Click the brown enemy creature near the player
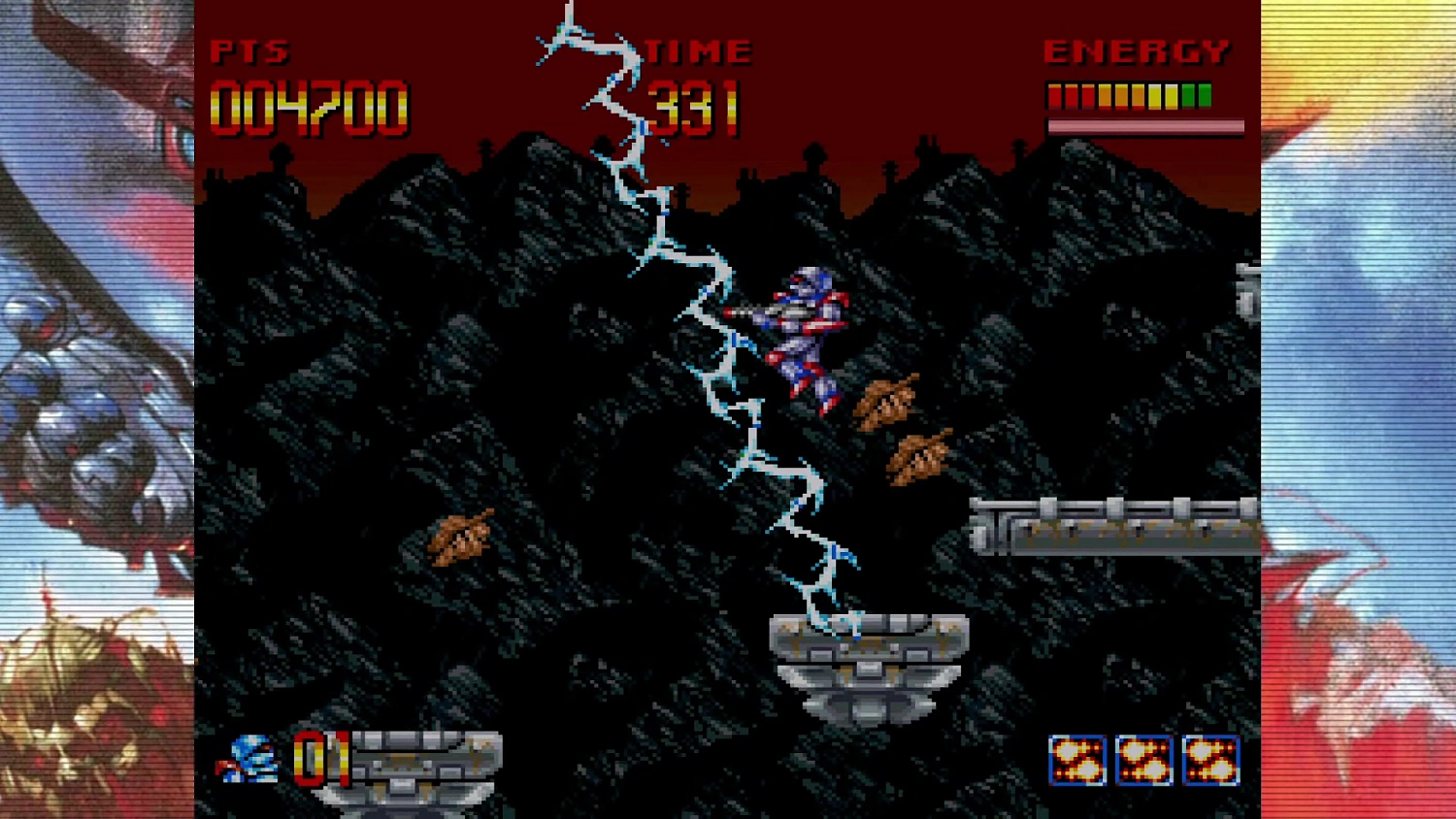Viewport: 1456px width, 819px height. (885, 400)
